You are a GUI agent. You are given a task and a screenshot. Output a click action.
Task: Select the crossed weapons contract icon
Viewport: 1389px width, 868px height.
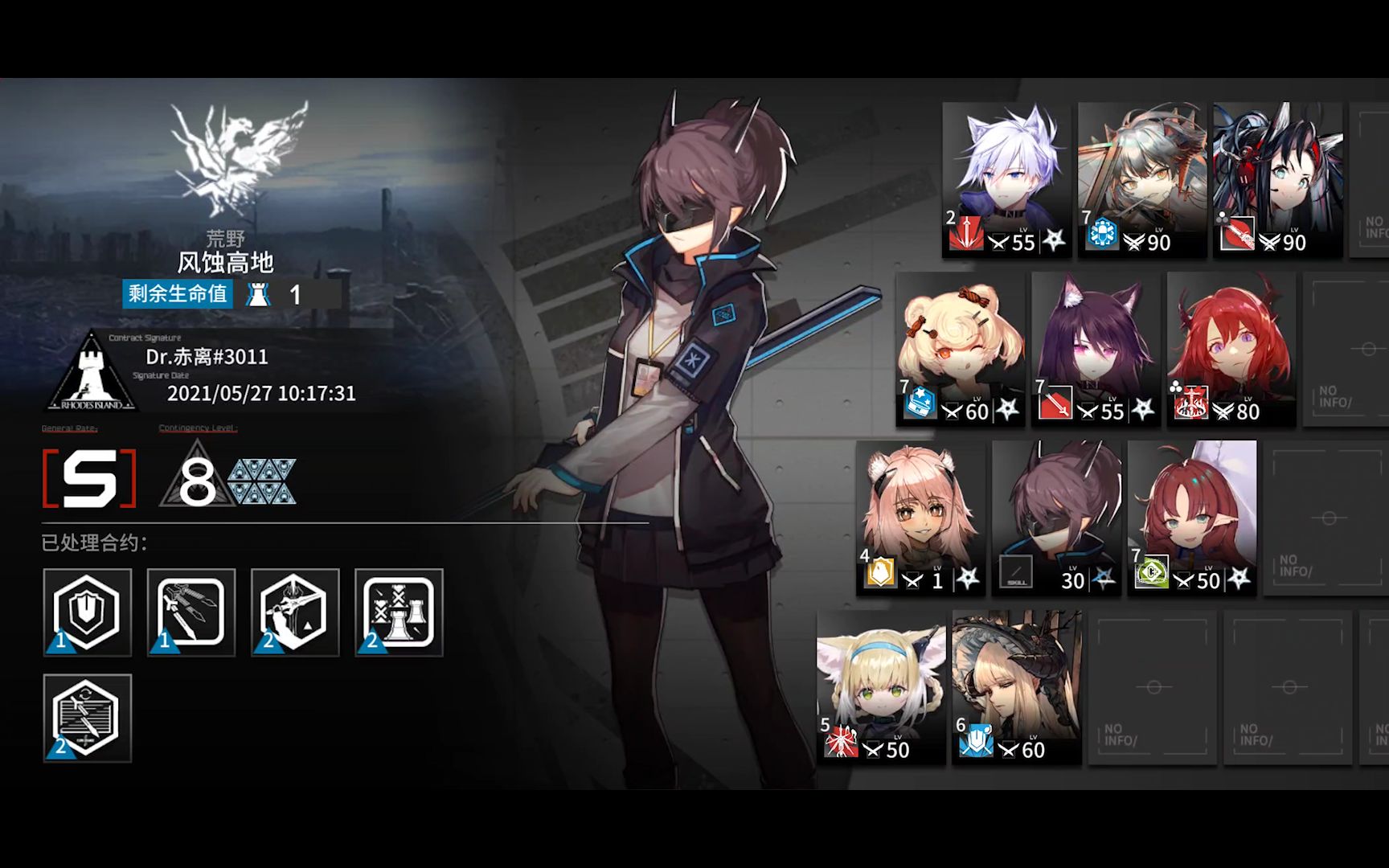coord(191,612)
